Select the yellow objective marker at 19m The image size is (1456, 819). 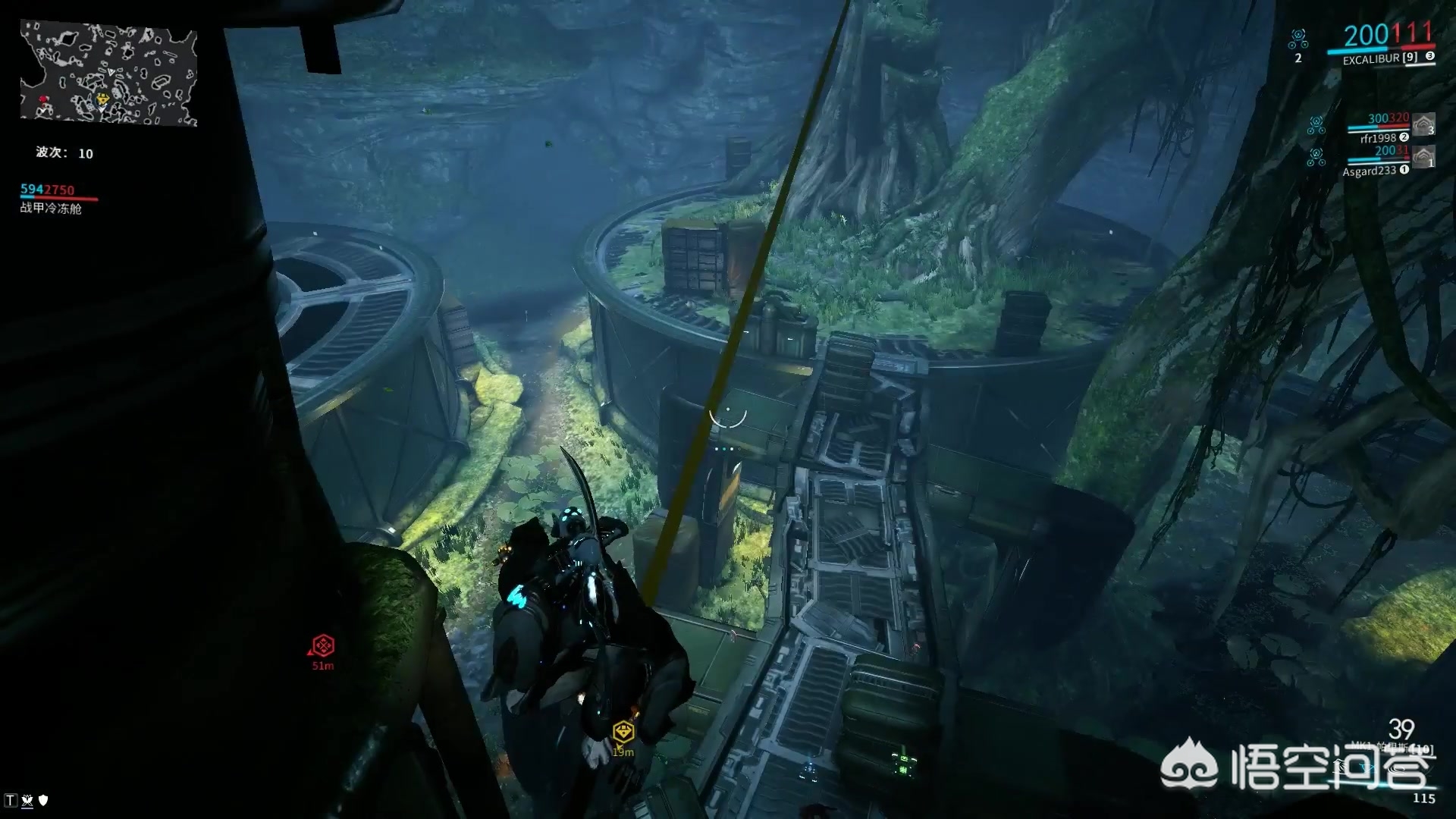click(x=623, y=732)
